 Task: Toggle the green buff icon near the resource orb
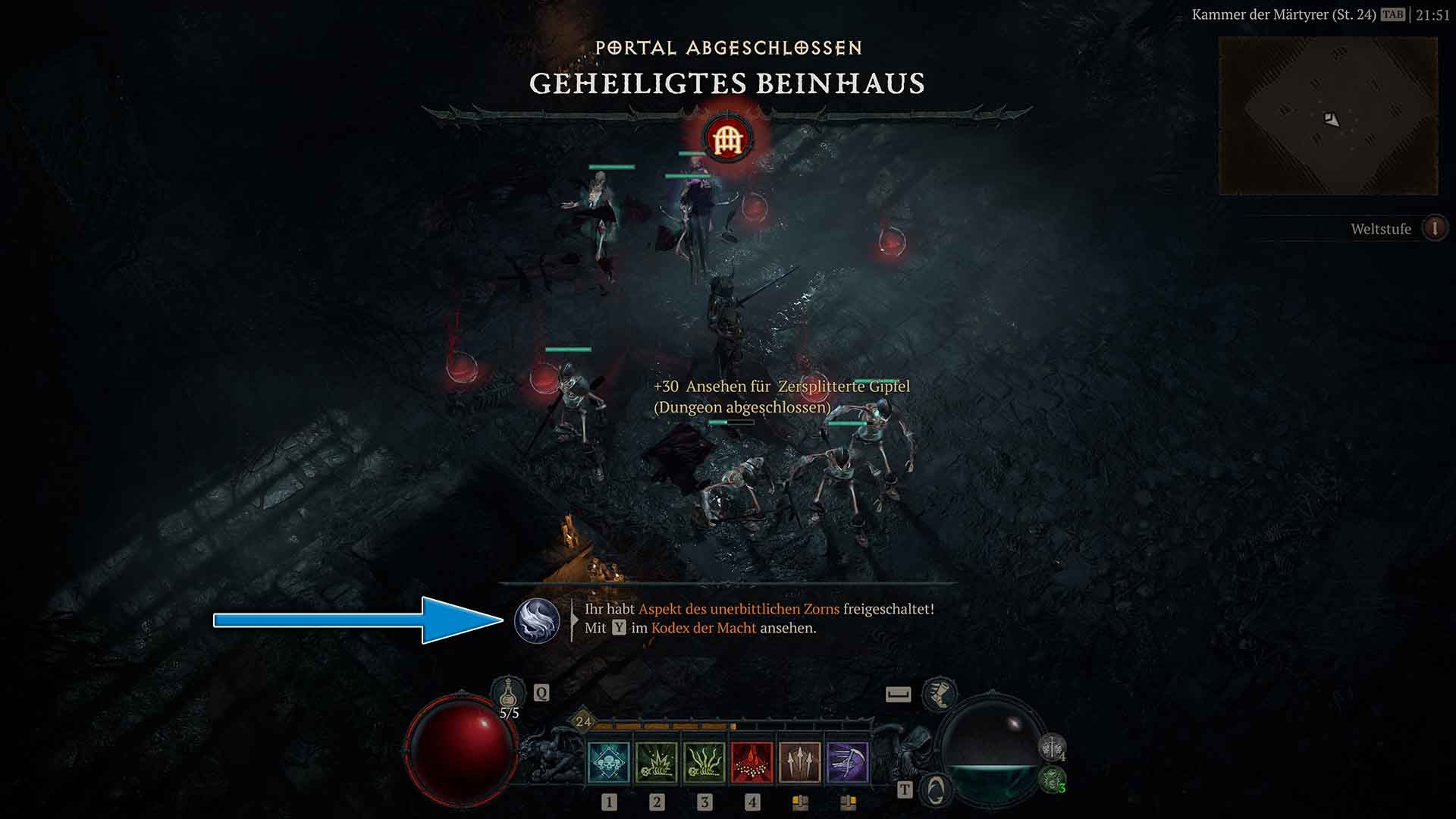[1050, 781]
